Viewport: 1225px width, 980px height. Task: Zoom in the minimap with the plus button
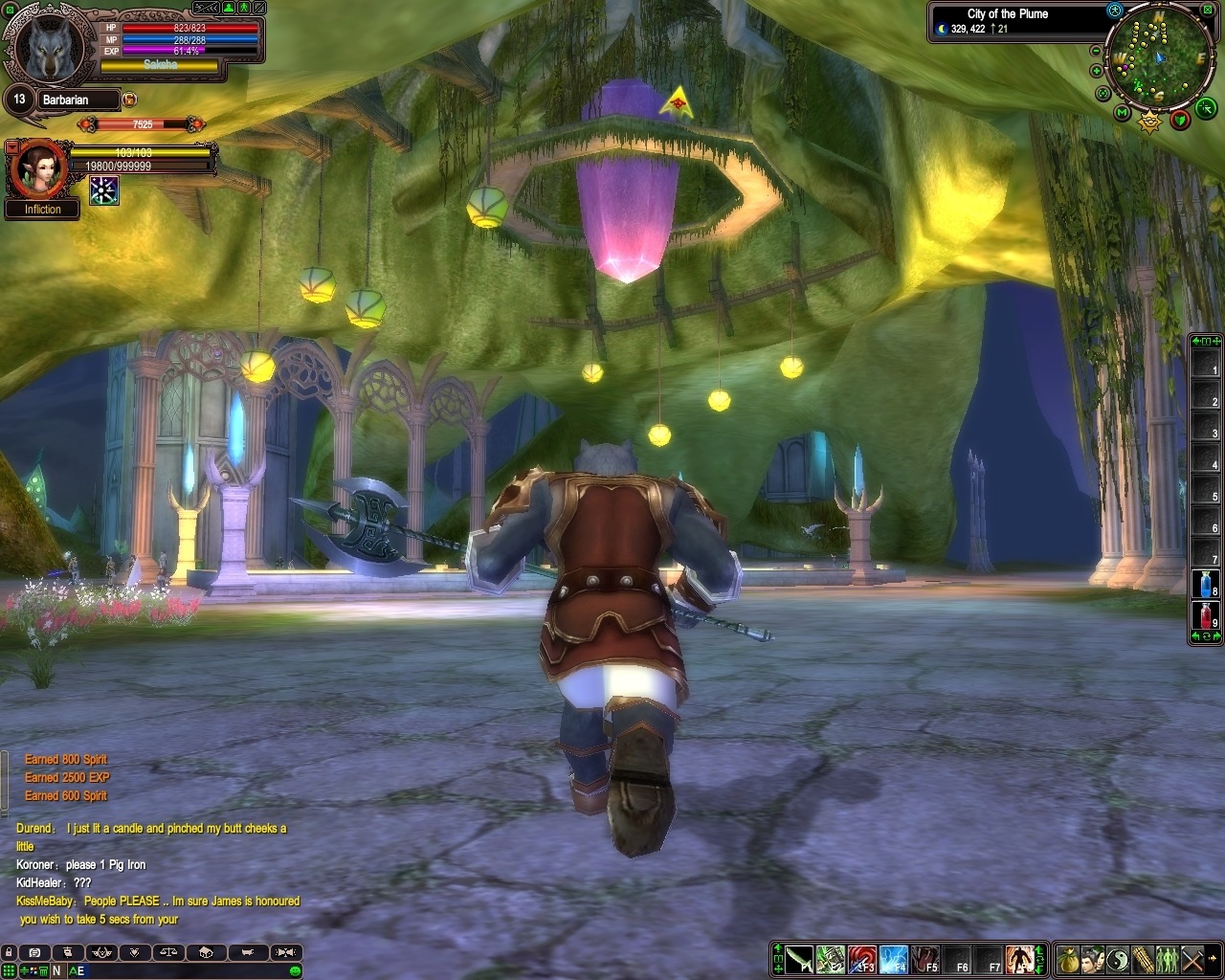pyautogui.click(x=1097, y=69)
